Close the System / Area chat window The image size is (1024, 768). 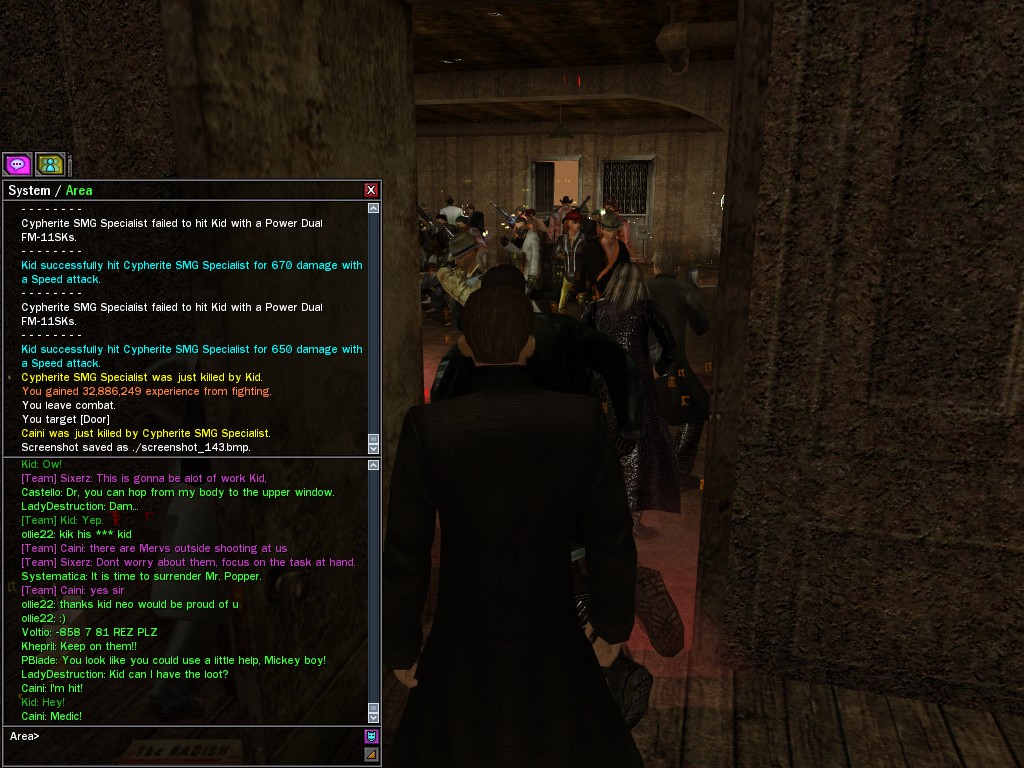click(371, 190)
